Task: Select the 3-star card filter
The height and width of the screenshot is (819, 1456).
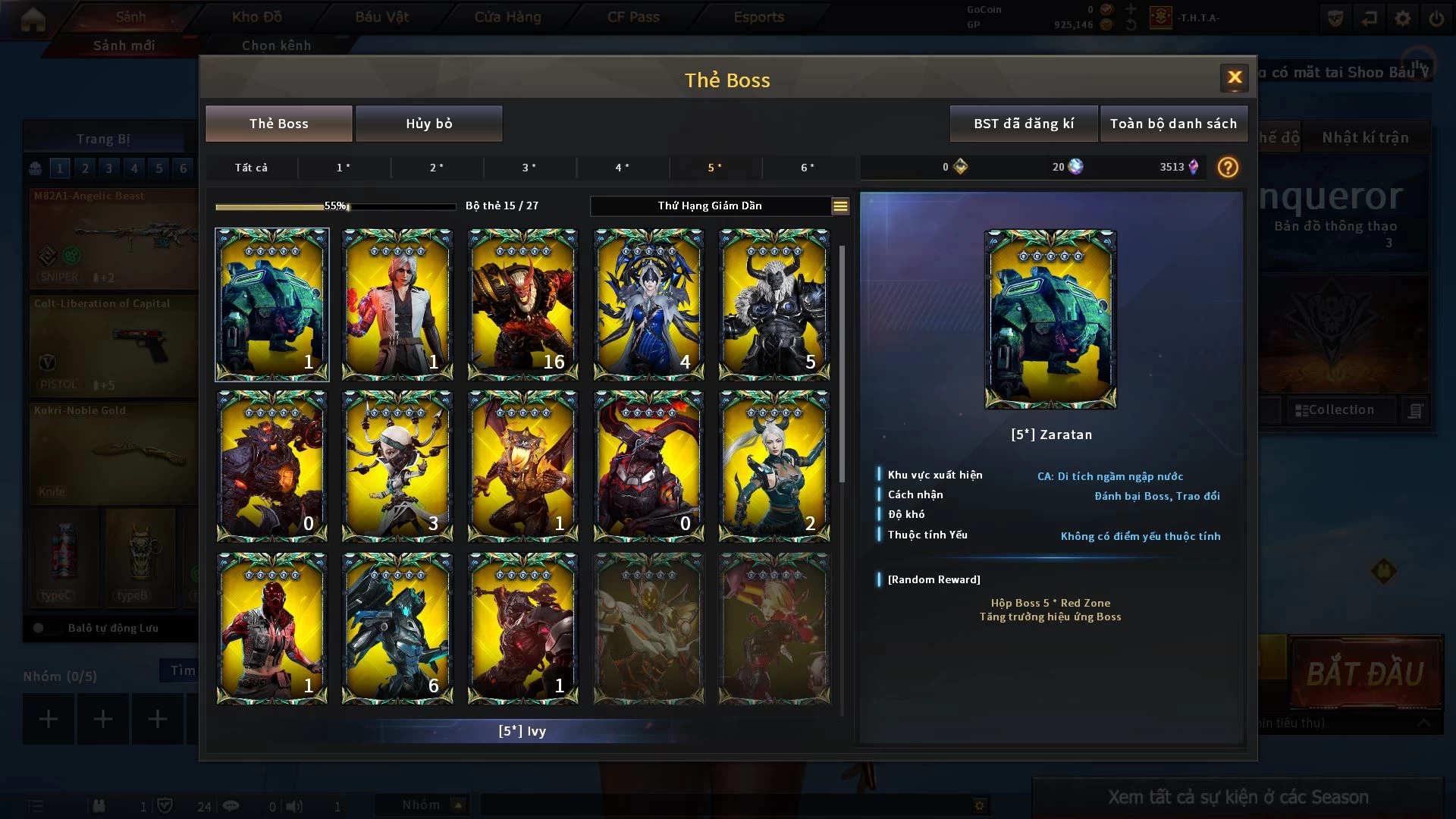Action: [x=529, y=168]
